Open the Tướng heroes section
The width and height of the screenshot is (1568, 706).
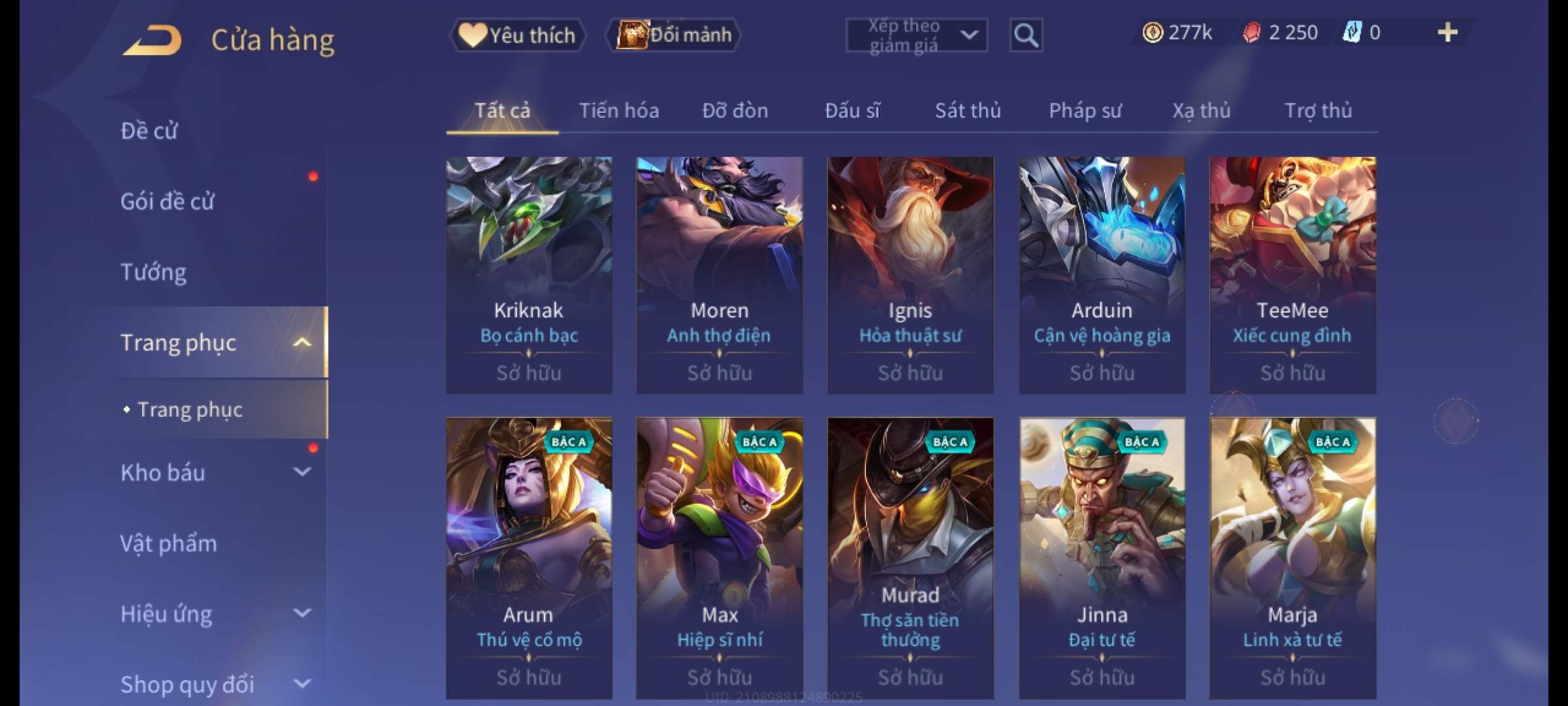tap(154, 272)
